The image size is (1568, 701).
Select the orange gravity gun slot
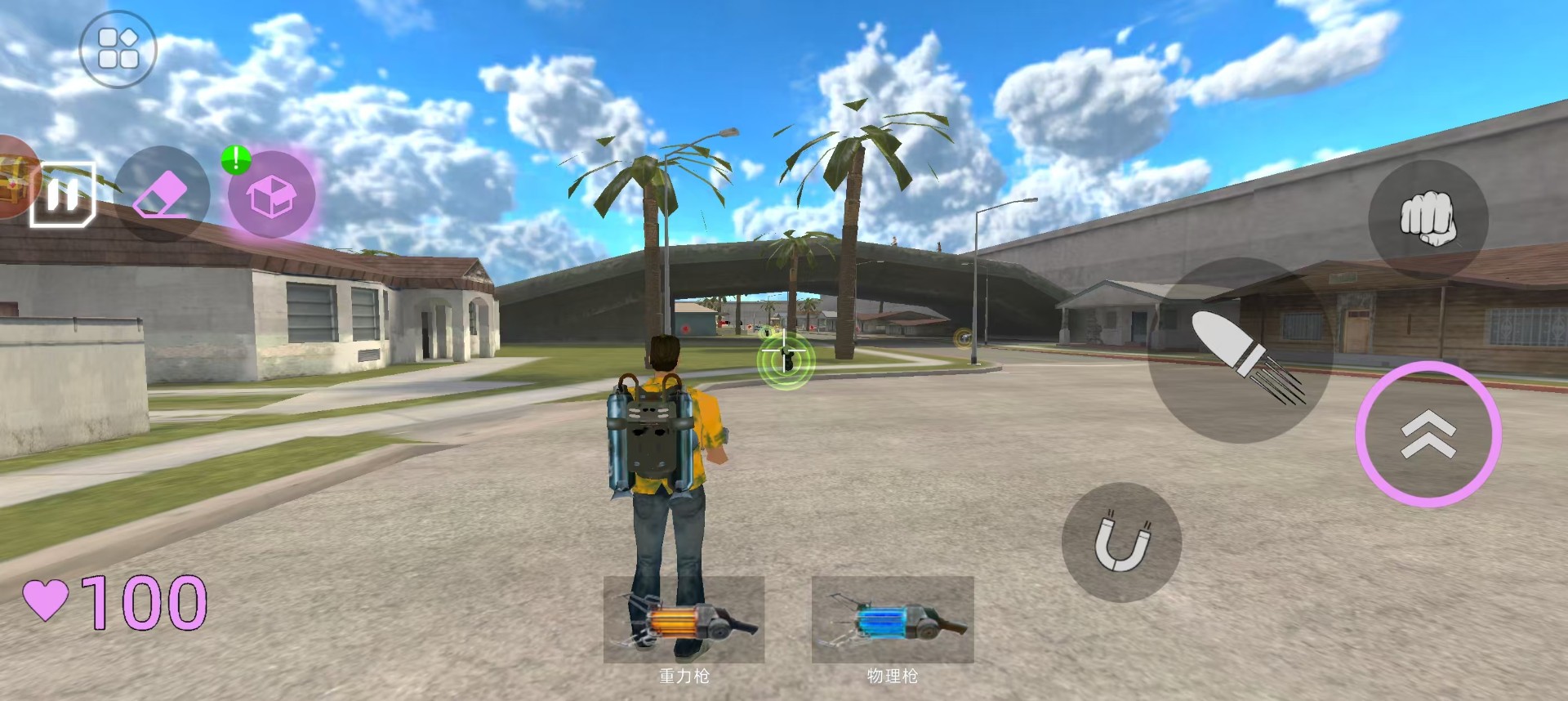tap(684, 620)
